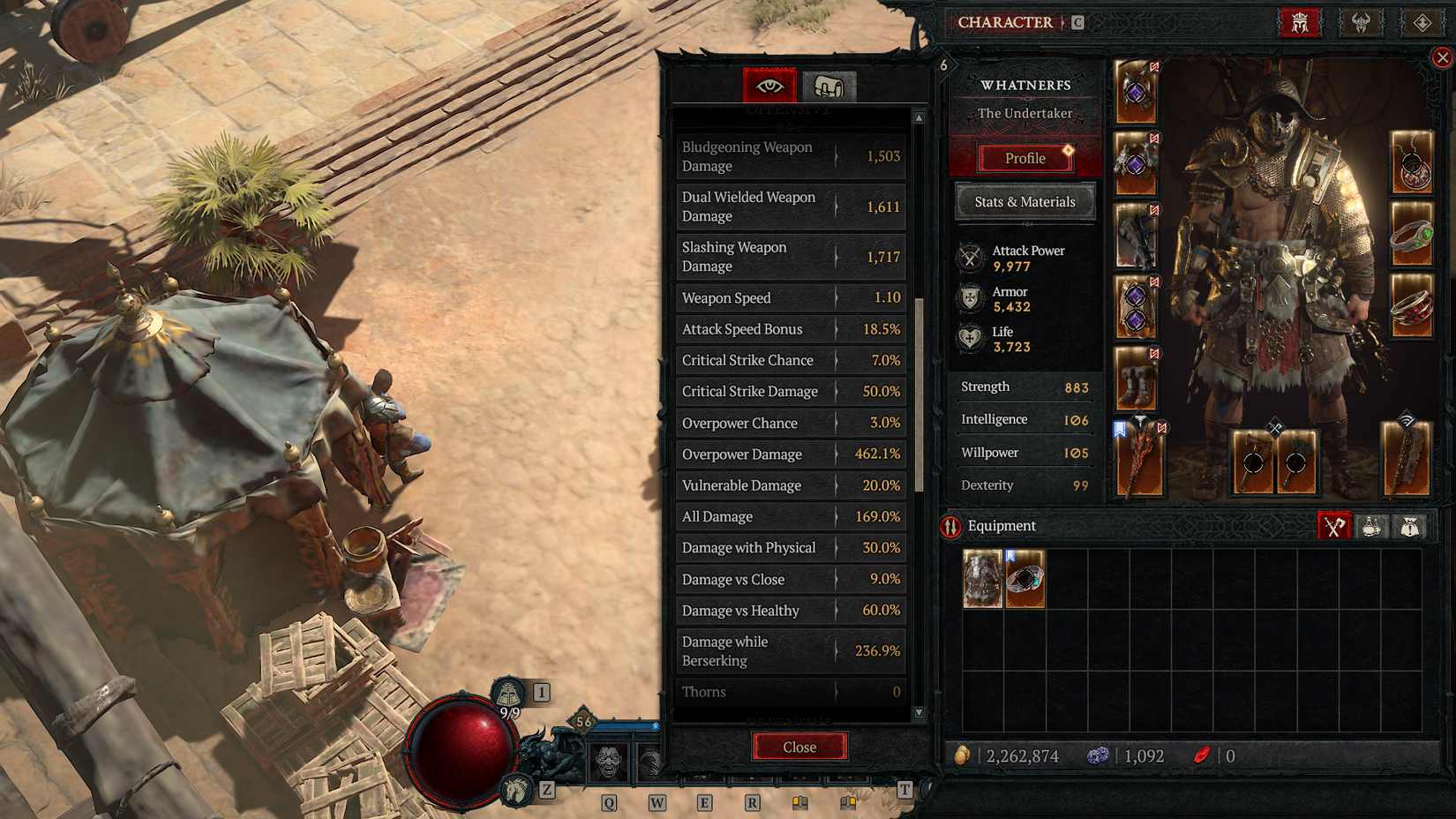This screenshot has height=819, width=1456.
Task: Click the scrollbar down arrow in the stats list
Action: point(919,713)
